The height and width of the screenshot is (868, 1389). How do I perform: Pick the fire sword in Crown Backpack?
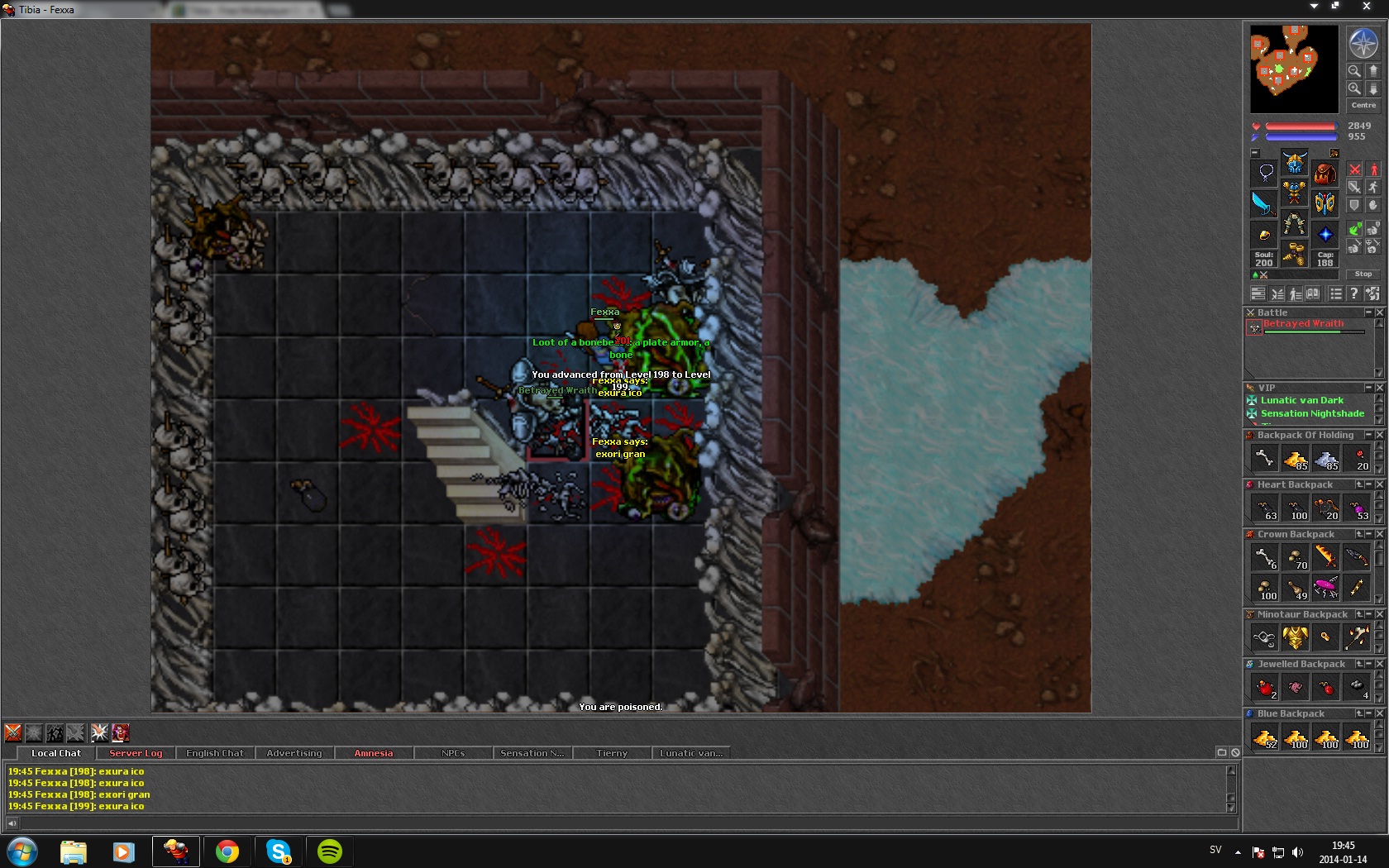pyautogui.click(x=1325, y=557)
